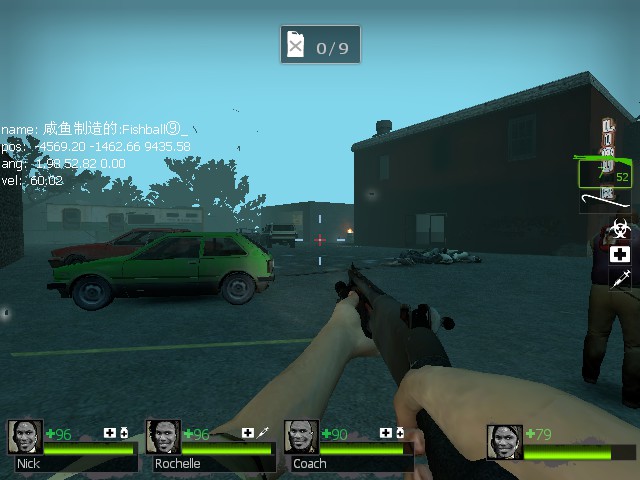Viewport: 640px width, 480px height.
Task: Click your own survivor portrait
Action: (505, 442)
